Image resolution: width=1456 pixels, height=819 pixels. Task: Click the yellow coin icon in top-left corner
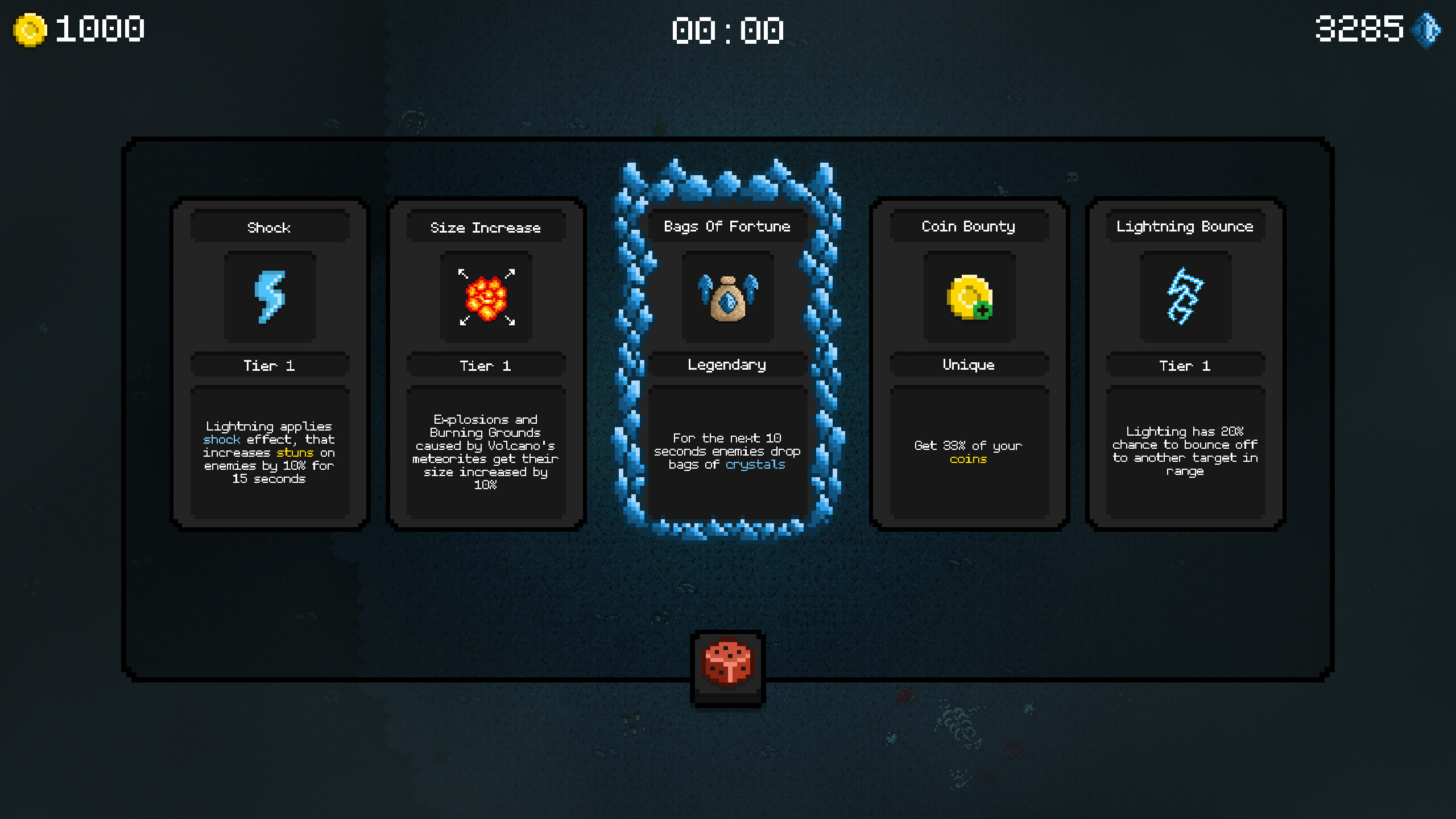click(x=28, y=27)
